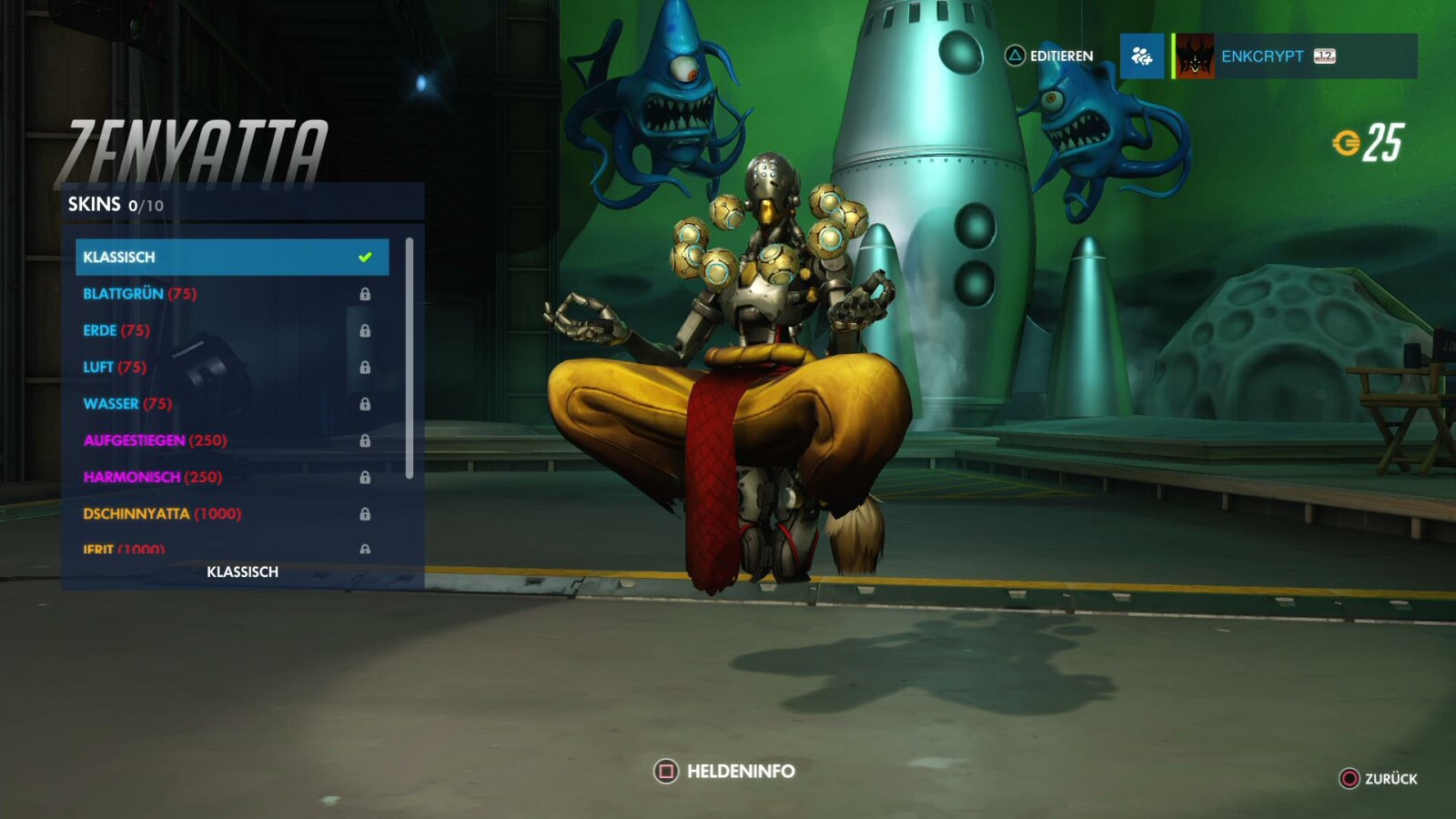Go back with Zurück

coord(1379,779)
